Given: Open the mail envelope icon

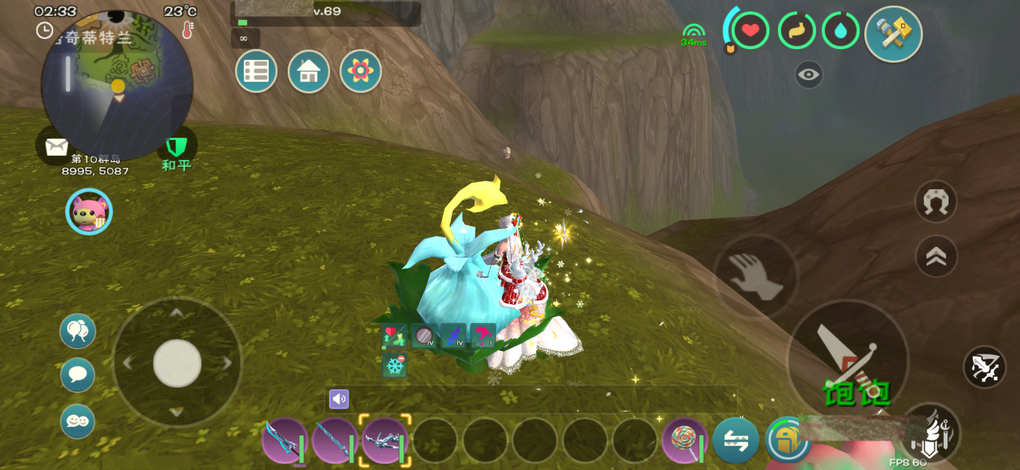Looking at the screenshot, I should (54, 146).
